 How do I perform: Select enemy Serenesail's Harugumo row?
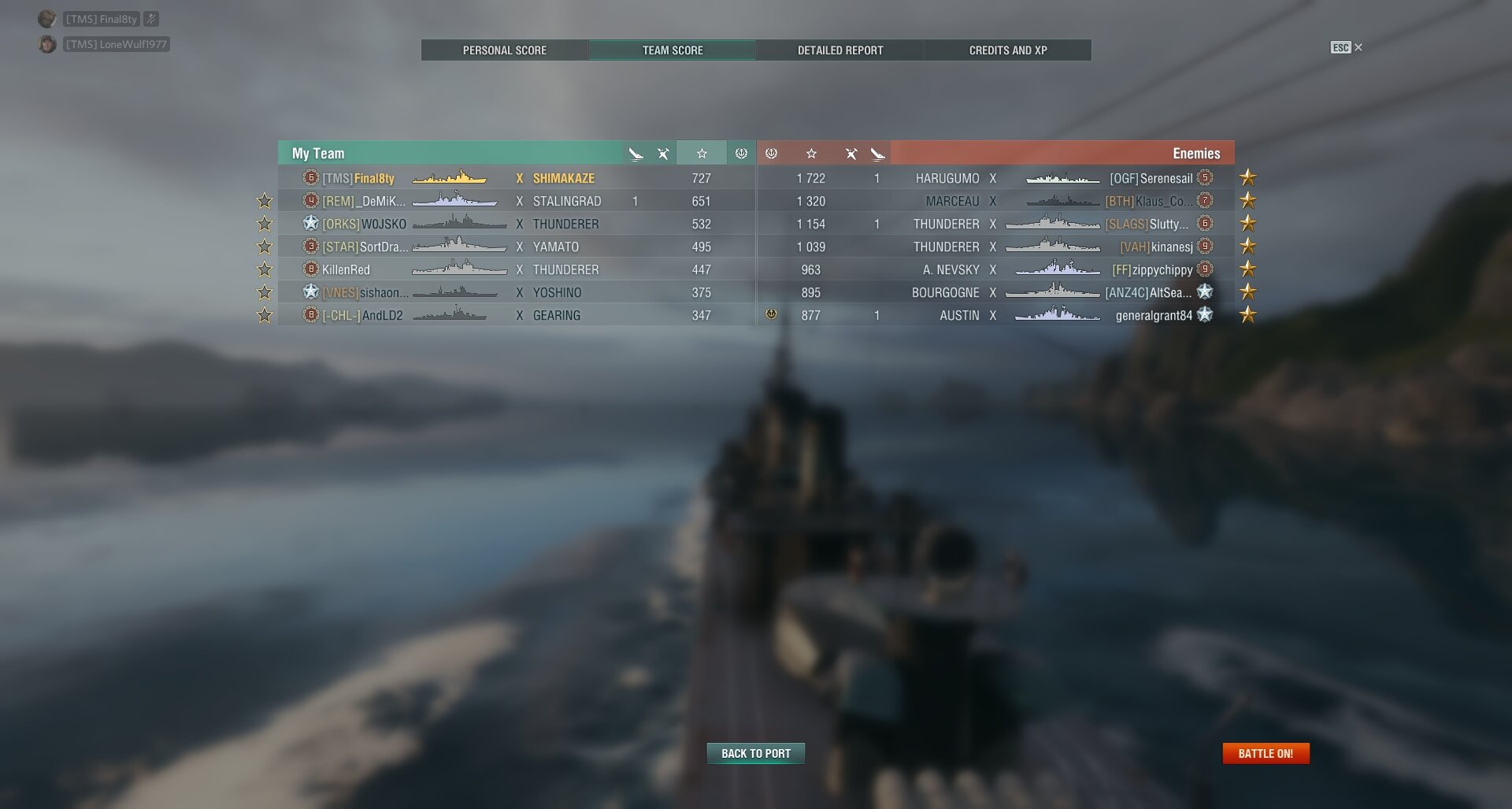[995, 179]
